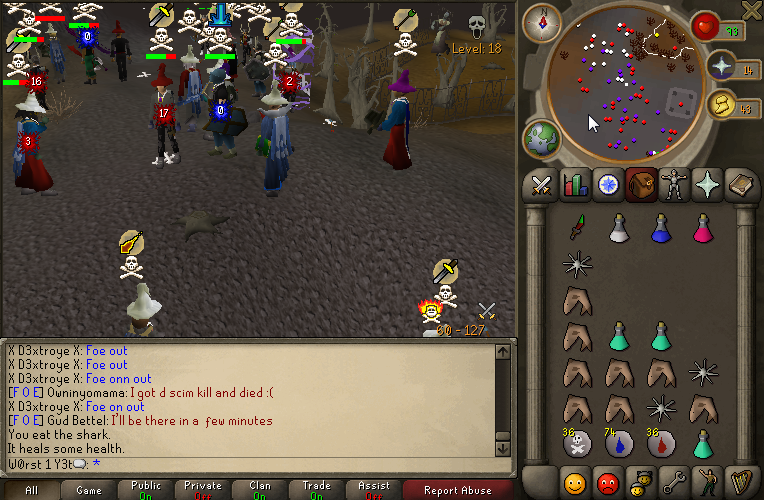Open the Music Player harp tab
Screen dimensions: 764x500
(740, 481)
